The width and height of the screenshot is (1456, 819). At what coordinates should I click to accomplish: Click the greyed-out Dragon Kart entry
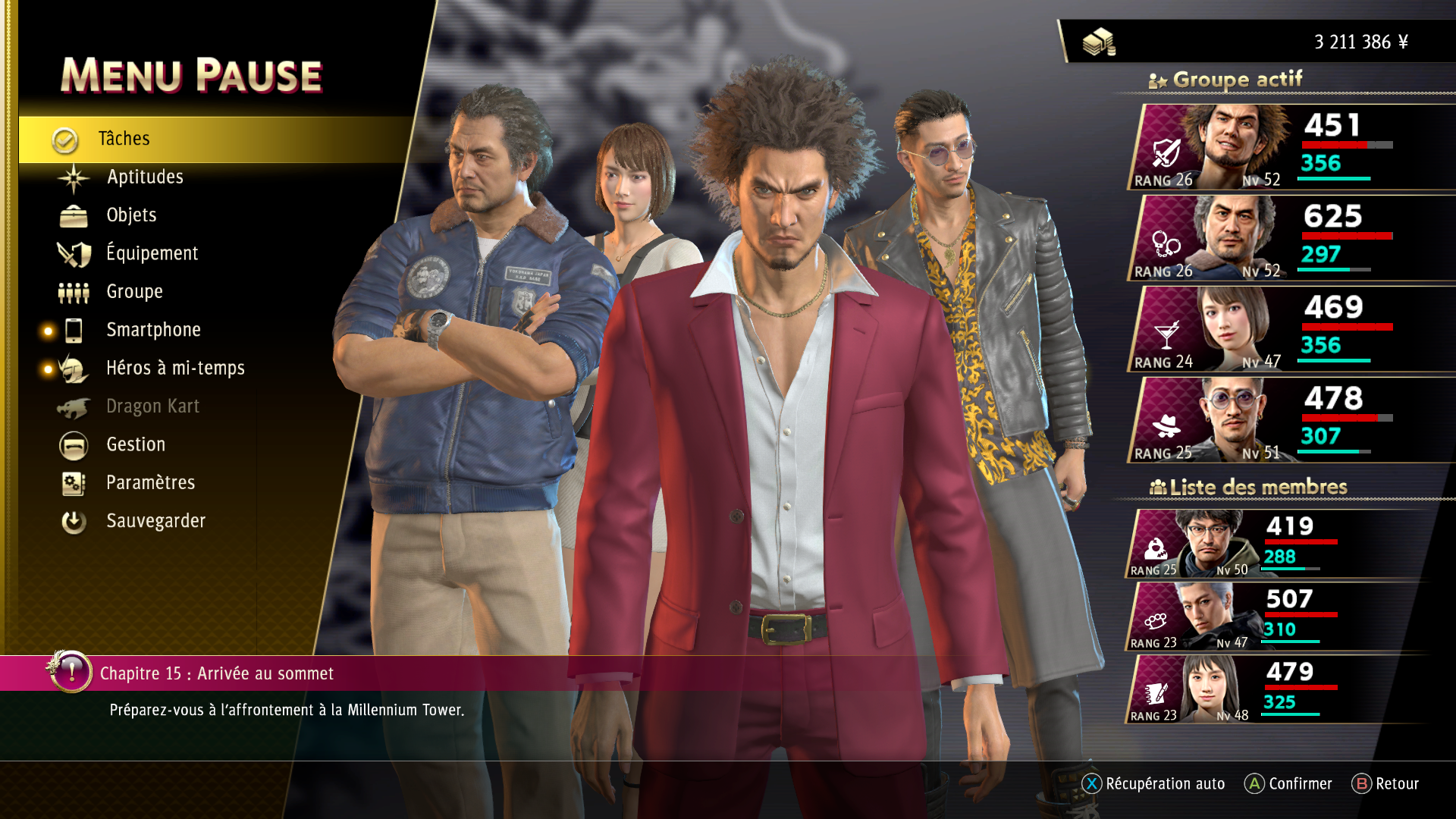pyautogui.click(x=152, y=406)
